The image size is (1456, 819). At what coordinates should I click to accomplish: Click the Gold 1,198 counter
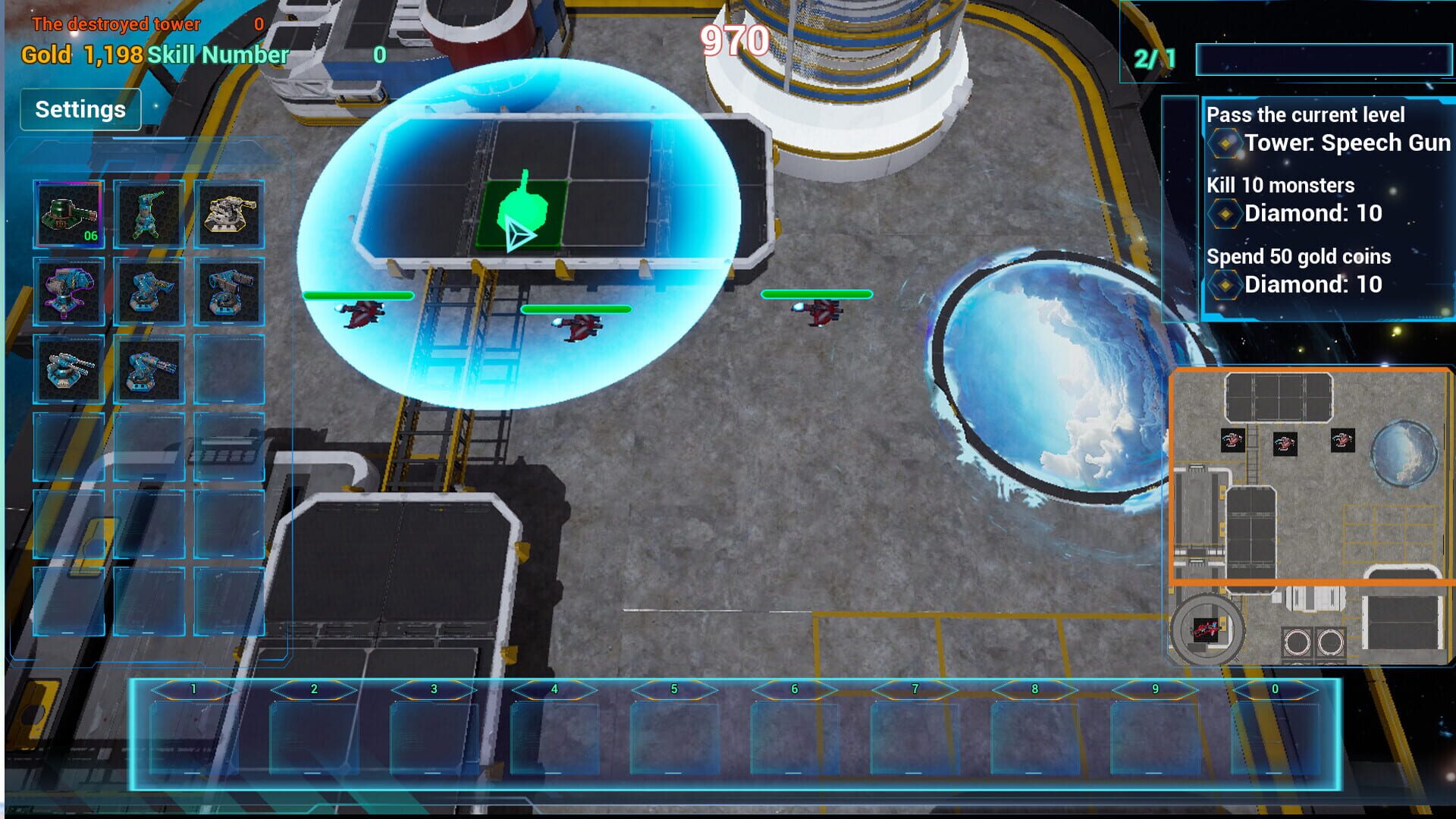[80, 55]
